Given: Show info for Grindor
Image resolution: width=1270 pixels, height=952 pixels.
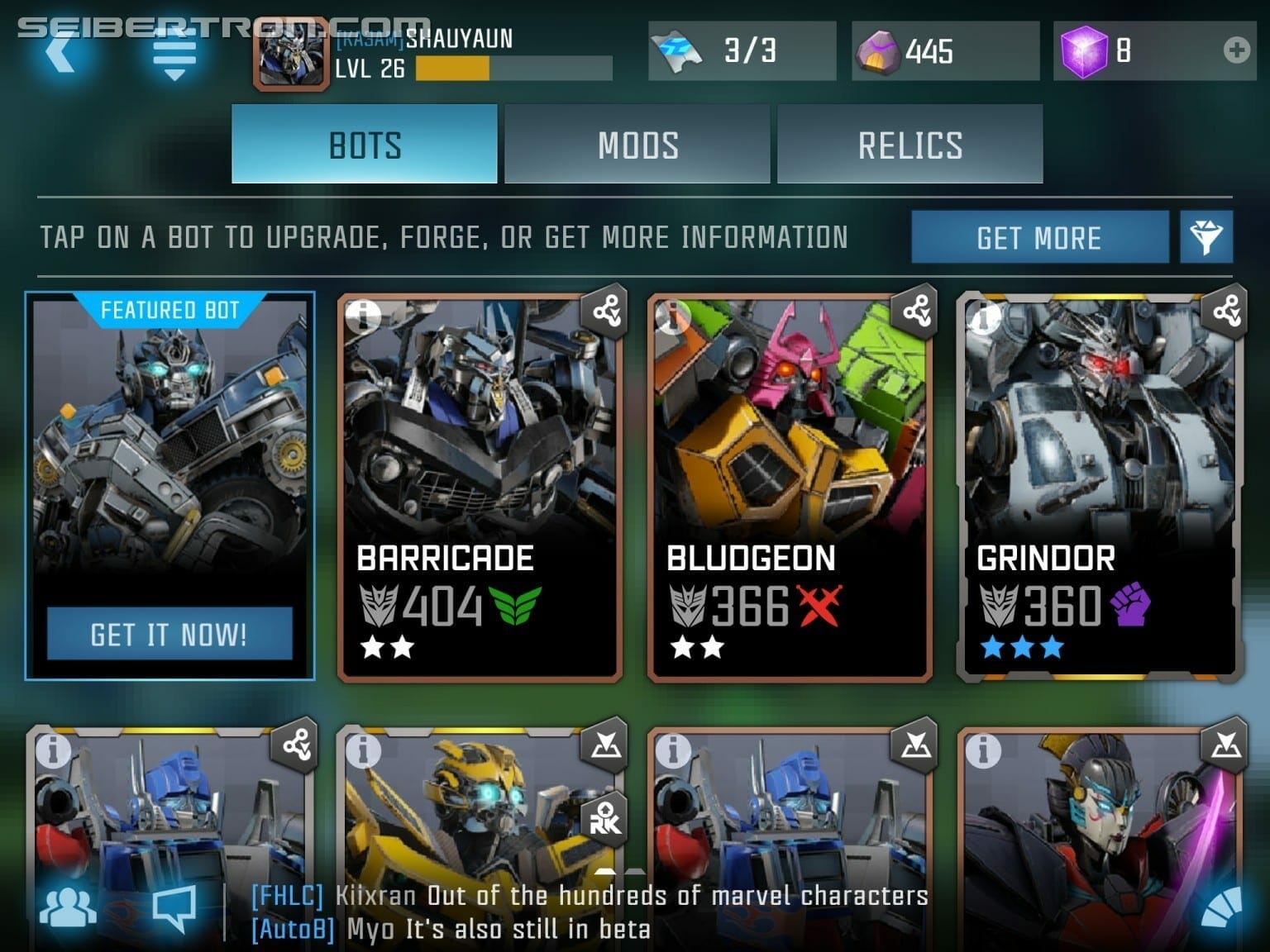Looking at the screenshot, I should point(983,315).
